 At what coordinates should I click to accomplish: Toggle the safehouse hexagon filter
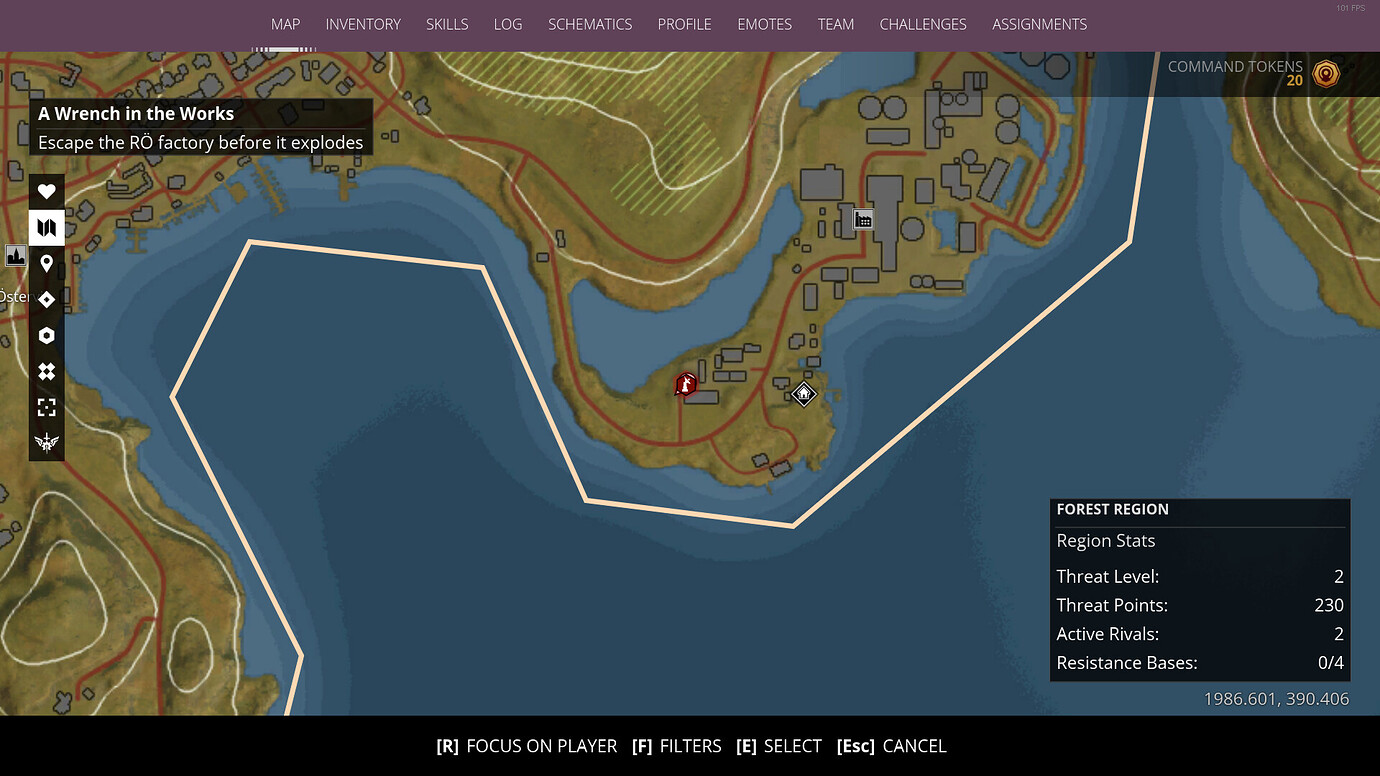(x=46, y=335)
